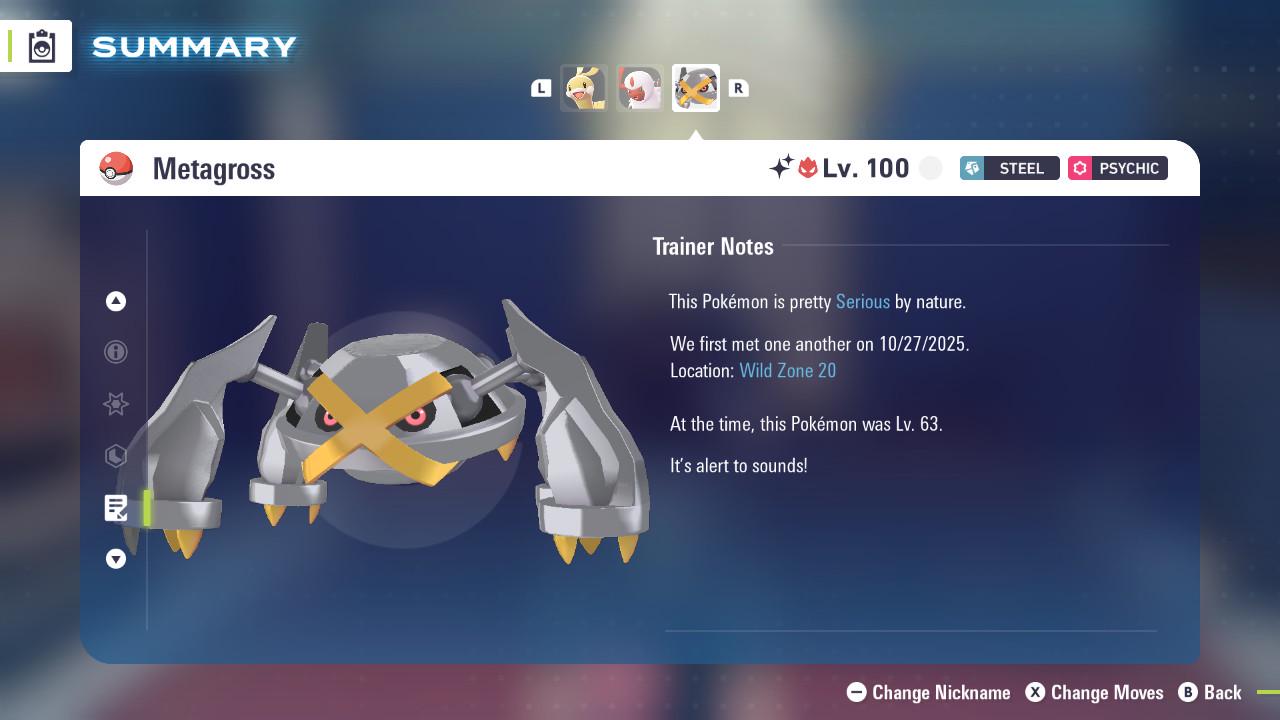Click the R shoulder button prompt
This screenshot has width=1280, height=720.
pyautogui.click(x=739, y=88)
